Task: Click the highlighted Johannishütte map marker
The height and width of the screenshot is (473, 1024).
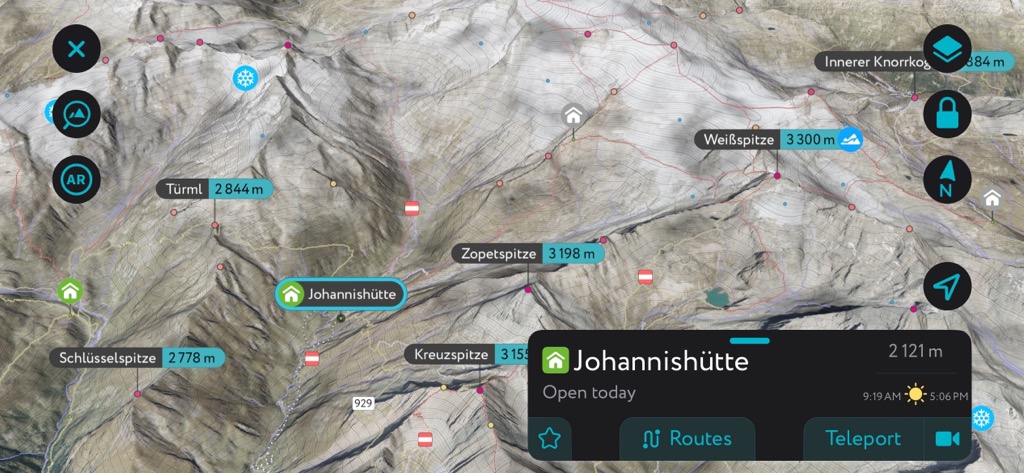Action: pyautogui.click(x=340, y=294)
